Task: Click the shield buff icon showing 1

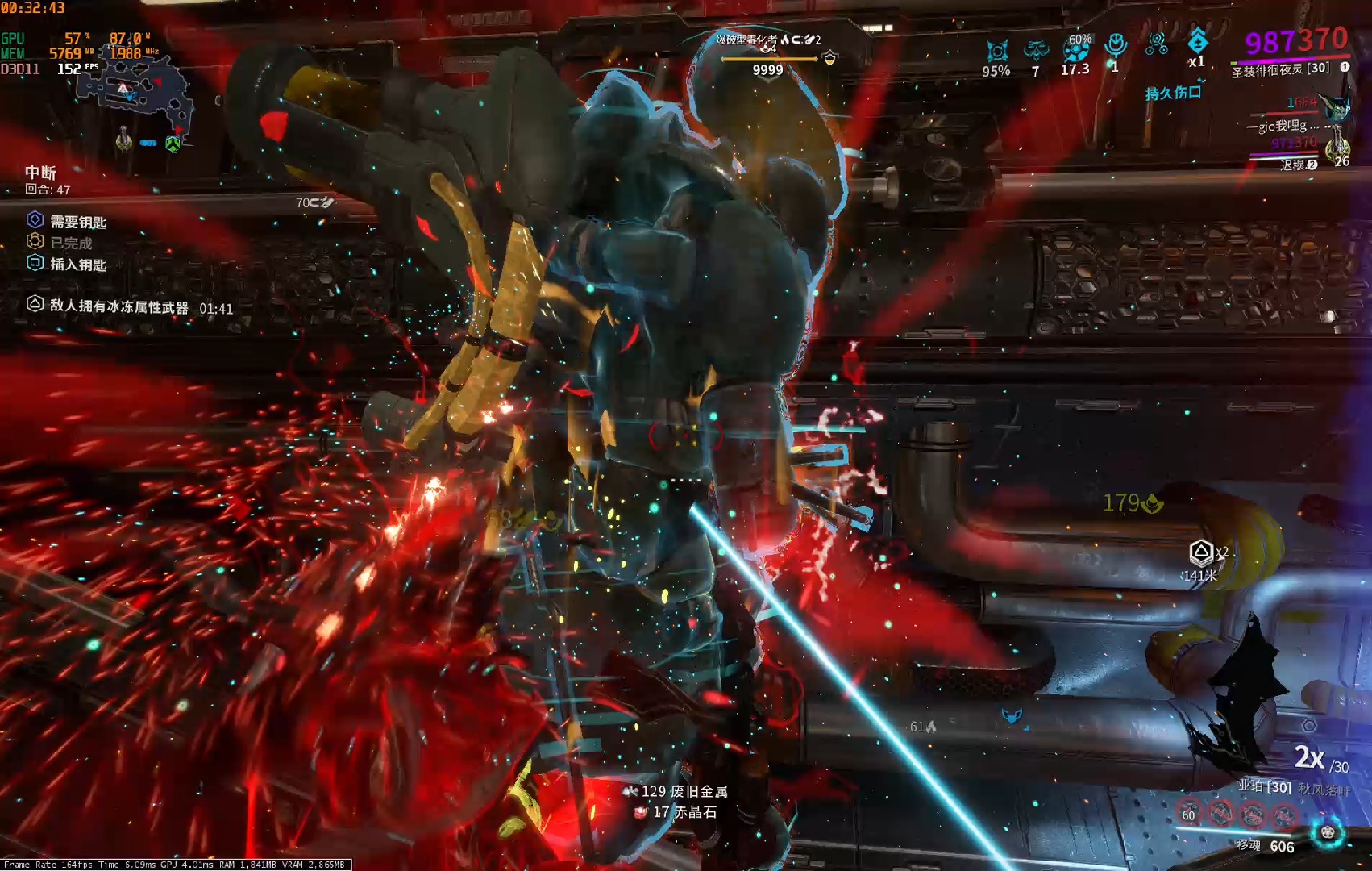Action: pos(1116,45)
